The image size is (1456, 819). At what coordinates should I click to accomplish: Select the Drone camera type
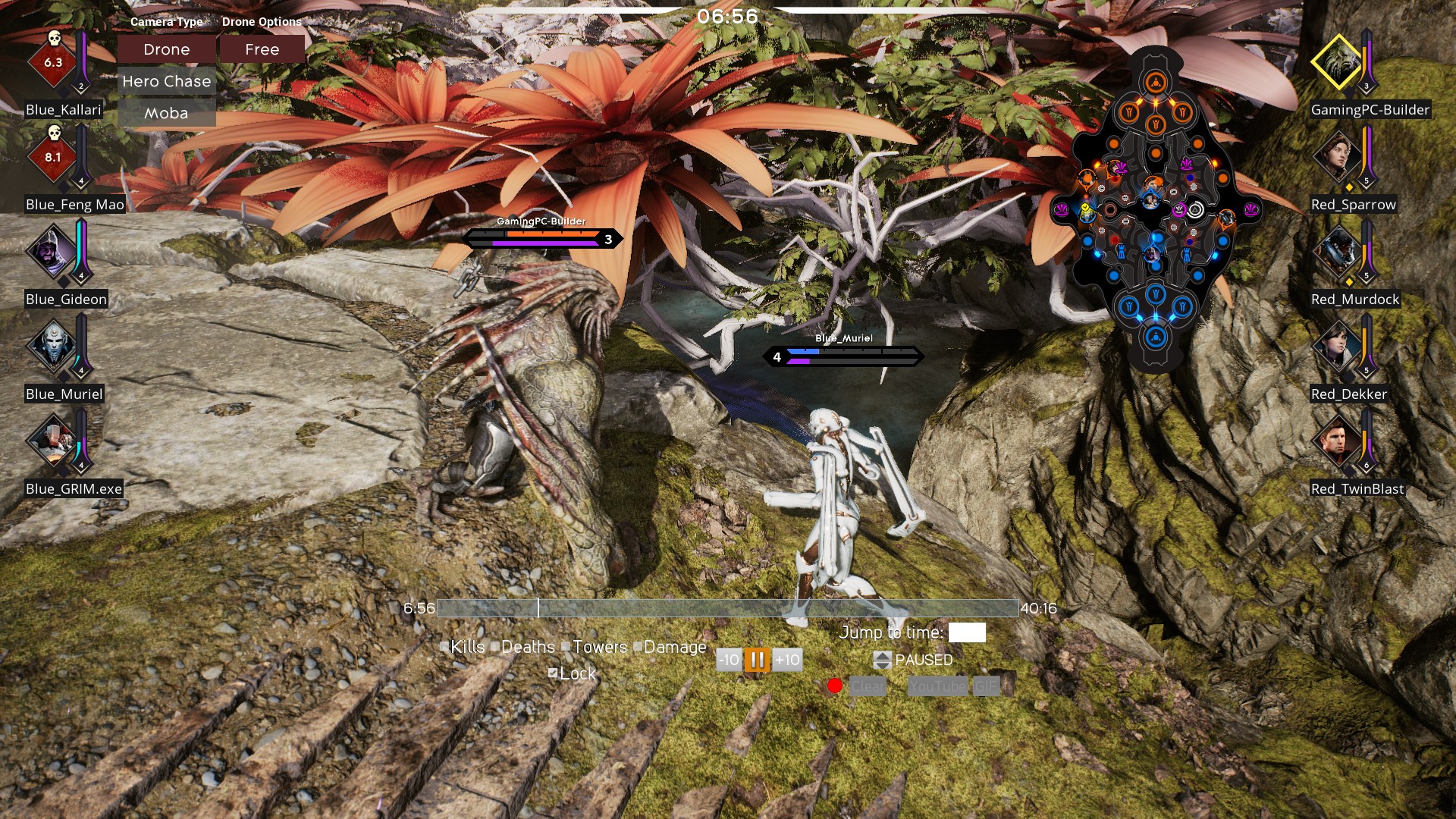pos(166,50)
